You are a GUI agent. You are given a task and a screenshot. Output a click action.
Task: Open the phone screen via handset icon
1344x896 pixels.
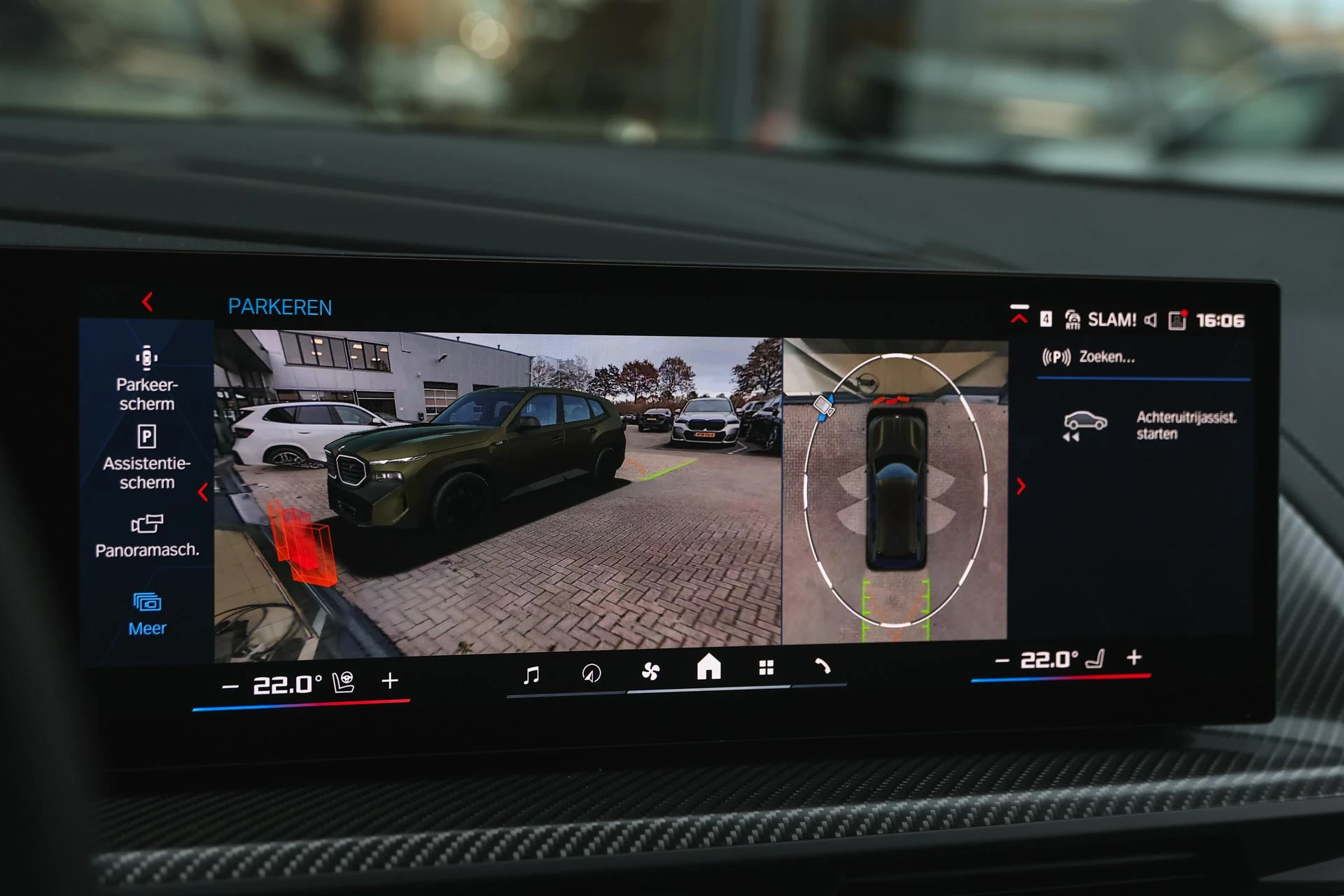point(824,668)
